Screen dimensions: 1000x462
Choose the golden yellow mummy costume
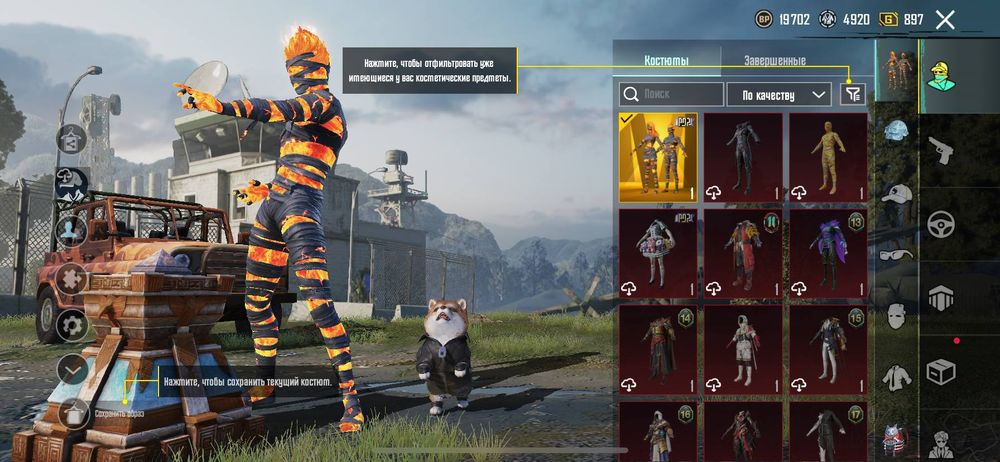pos(827,157)
